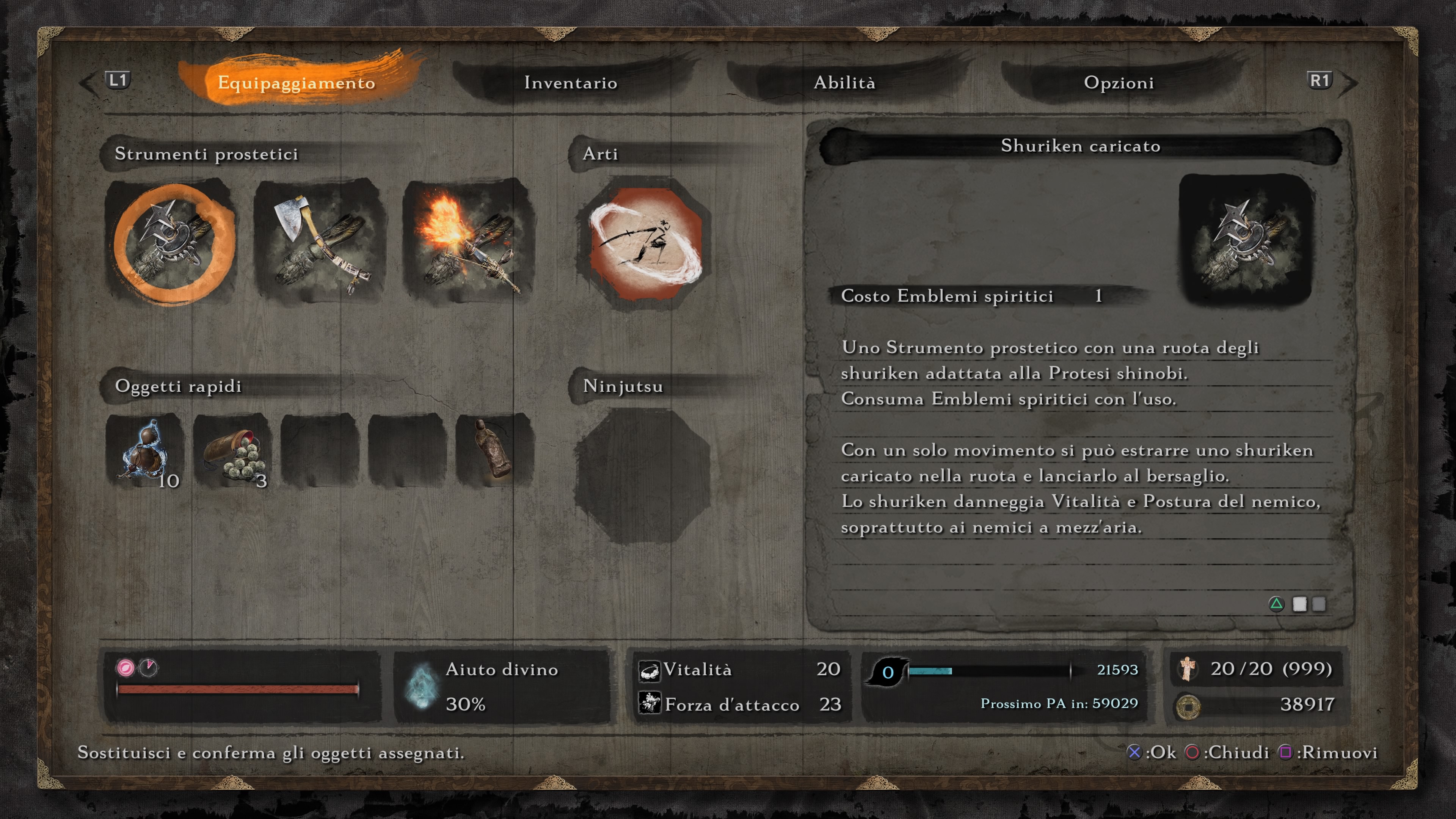Pick the flame vent prosthetic slot
This screenshot has height=819, width=1456.
[468, 242]
